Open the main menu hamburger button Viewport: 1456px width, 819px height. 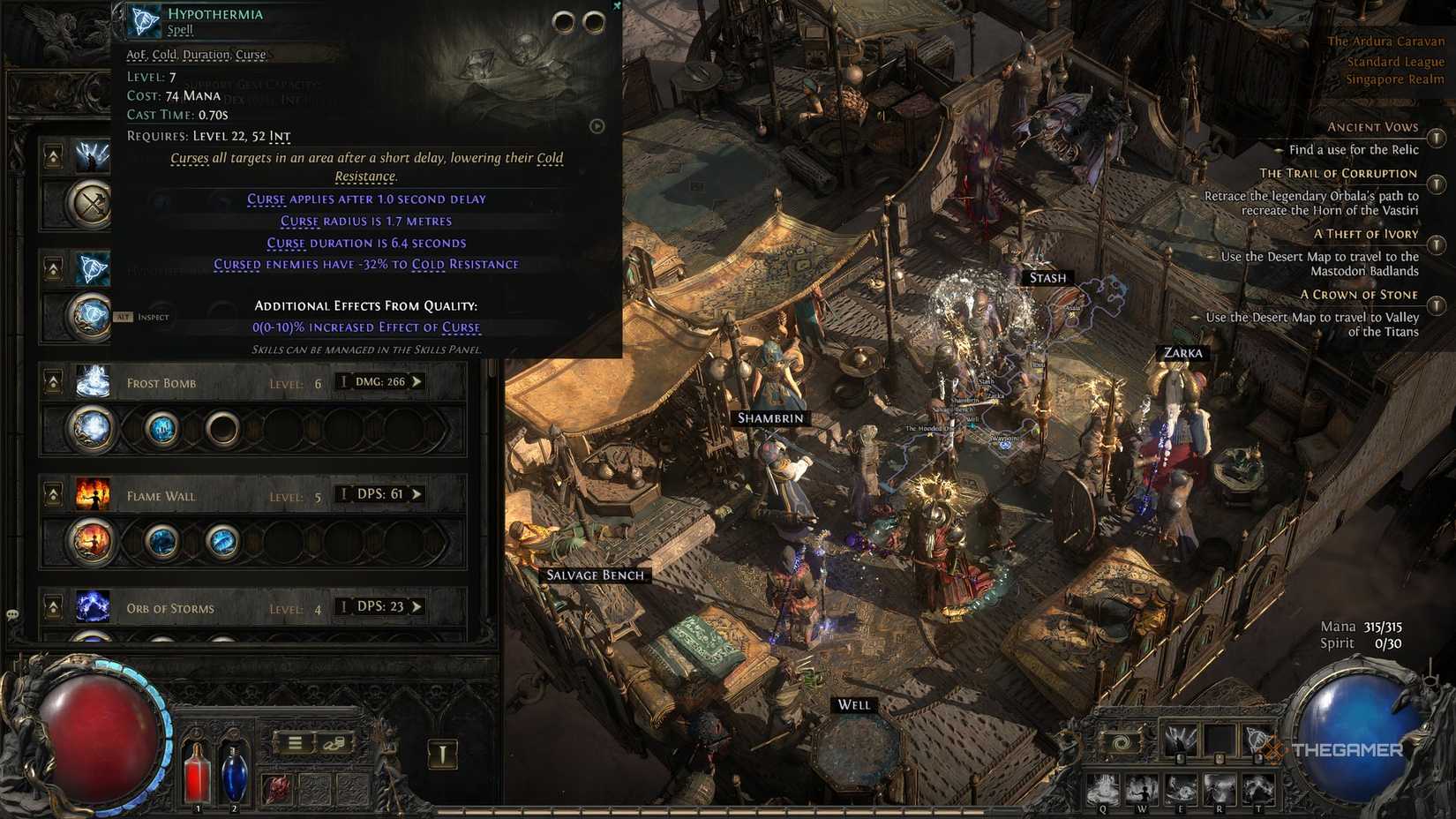coord(295,743)
